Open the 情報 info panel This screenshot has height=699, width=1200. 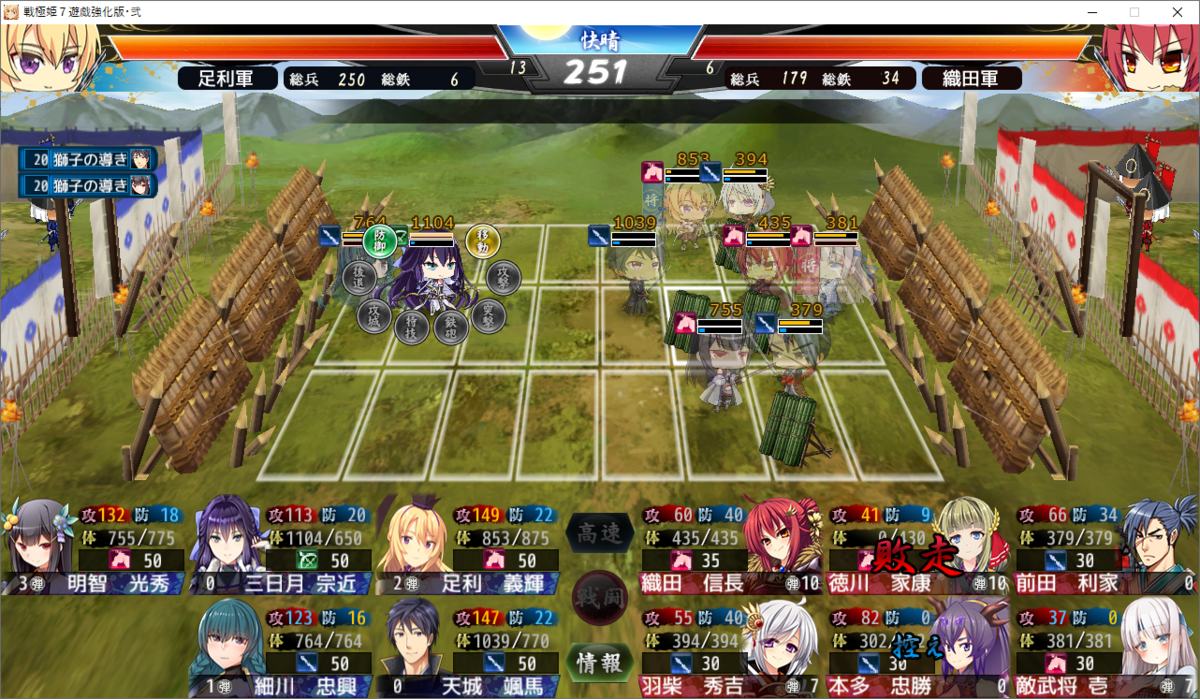pyautogui.click(x=597, y=661)
